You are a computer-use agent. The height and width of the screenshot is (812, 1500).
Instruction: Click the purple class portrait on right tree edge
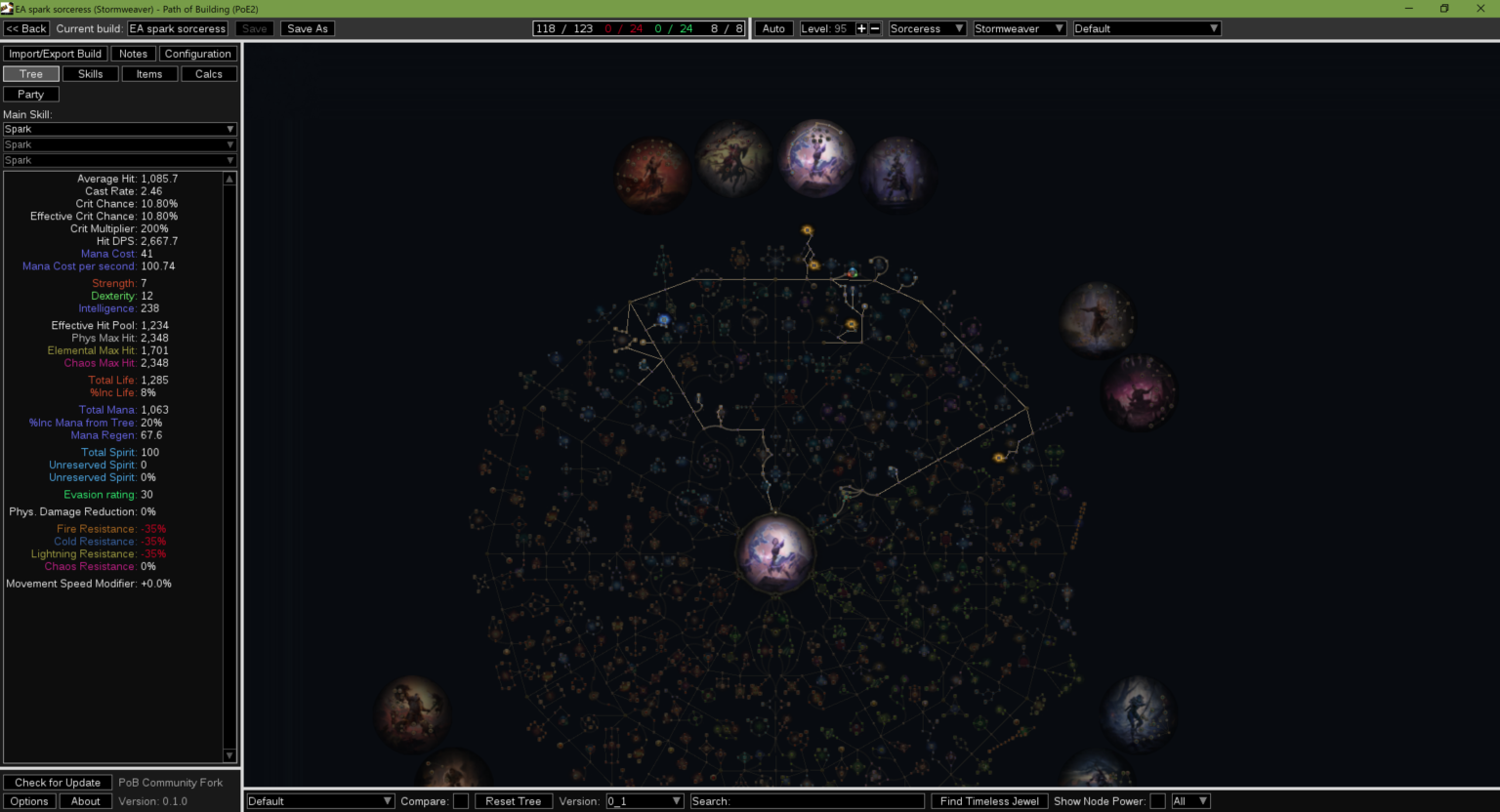point(1138,392)
